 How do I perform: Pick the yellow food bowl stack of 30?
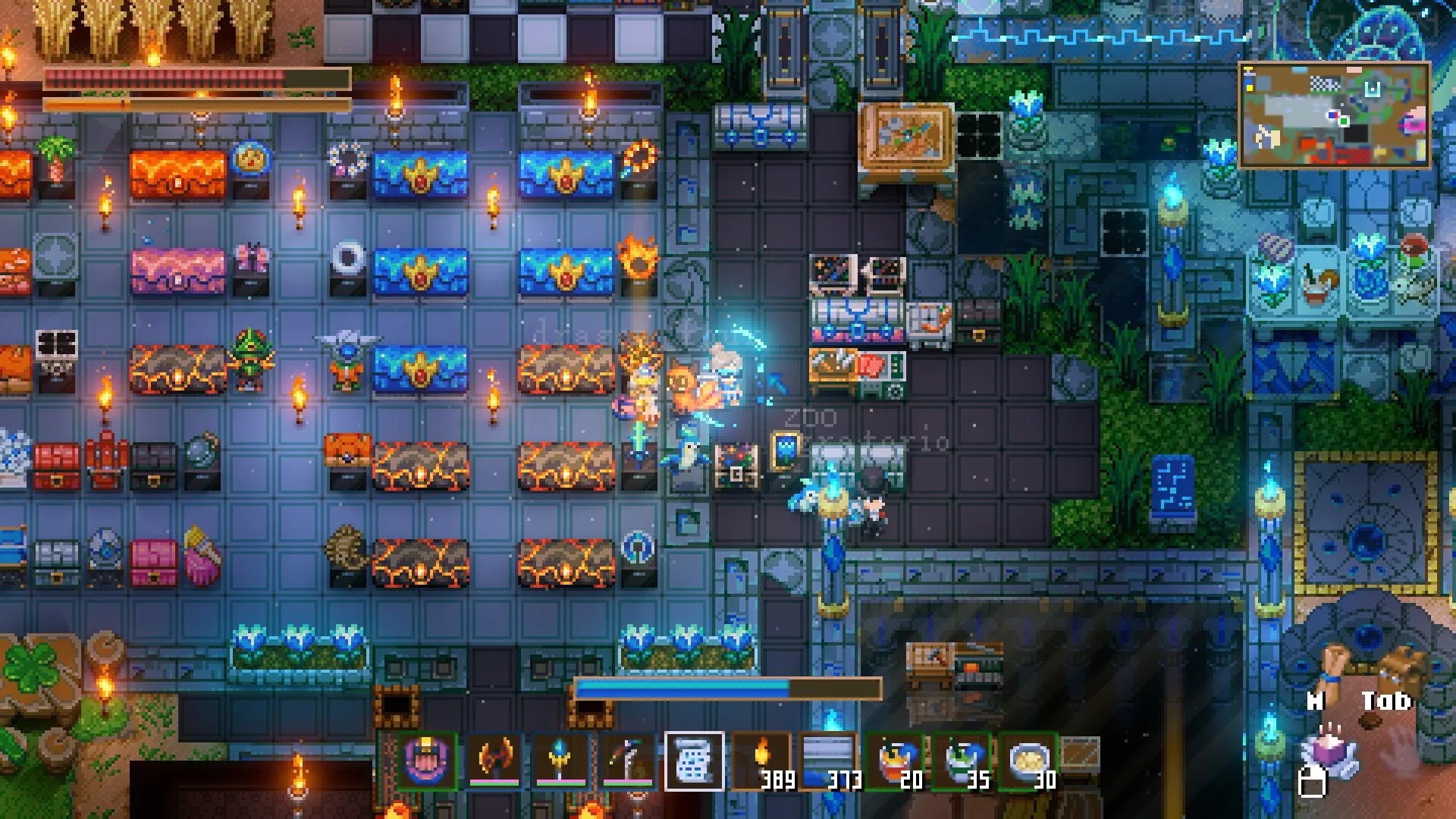tap(1029, 761)
